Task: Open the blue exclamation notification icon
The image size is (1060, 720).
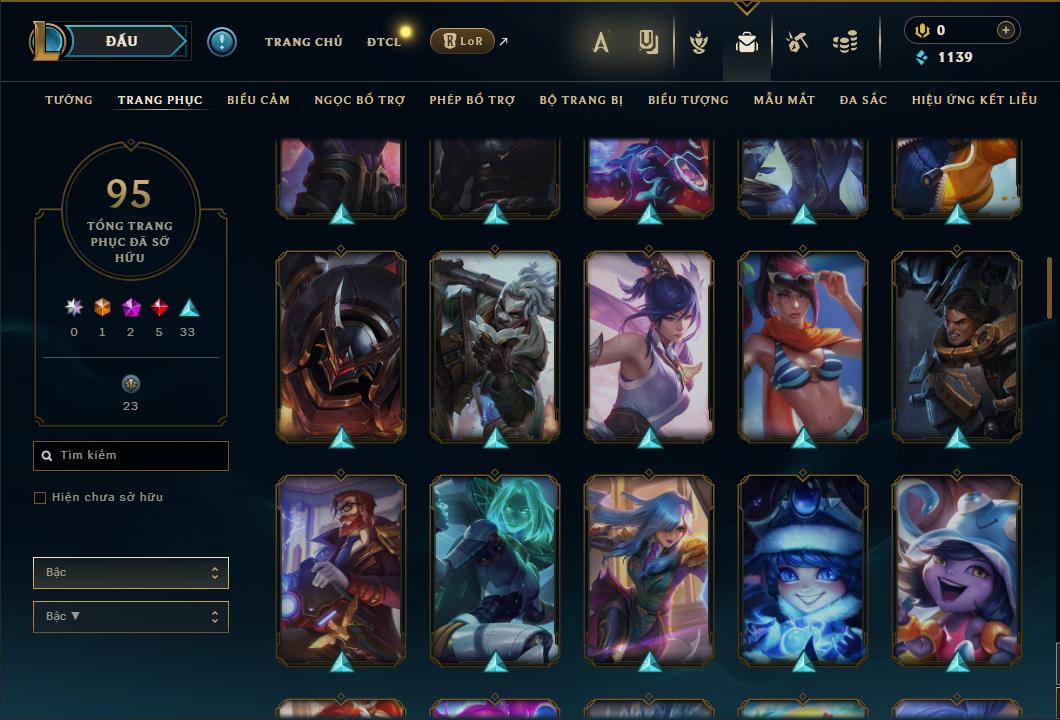Action: (222, 42)
